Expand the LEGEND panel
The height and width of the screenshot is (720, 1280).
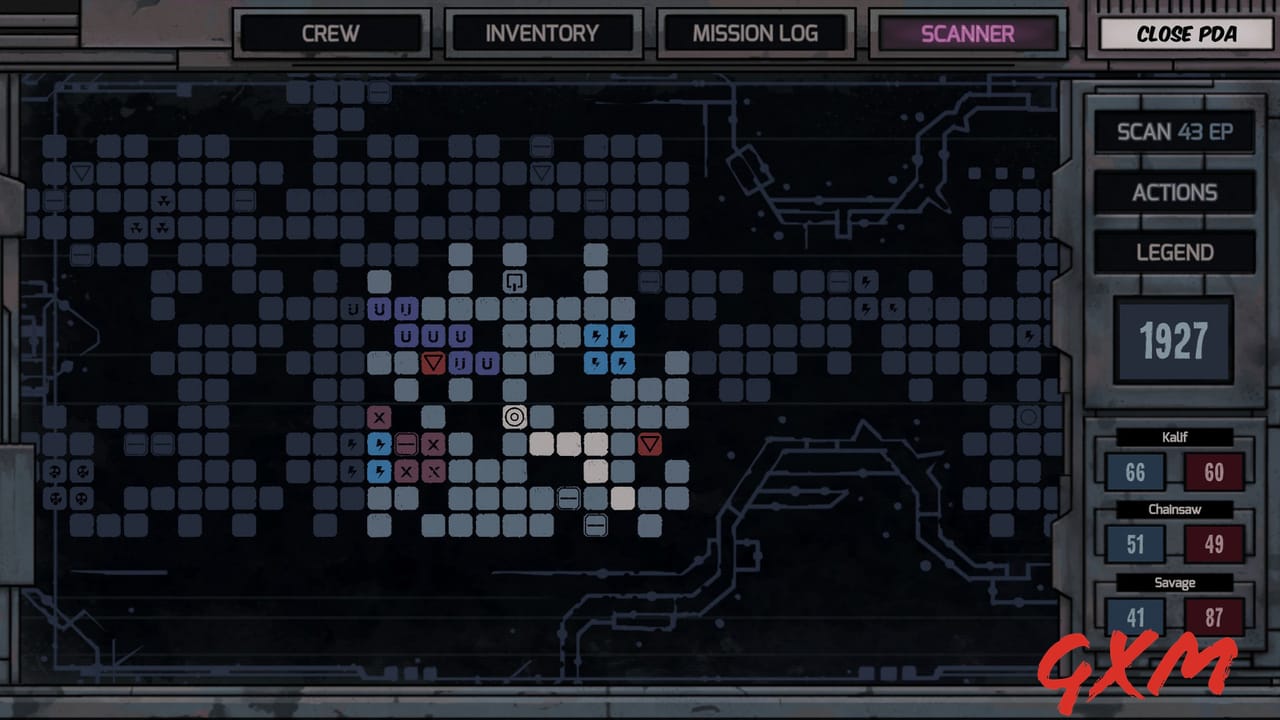[x=1174, y=251]
